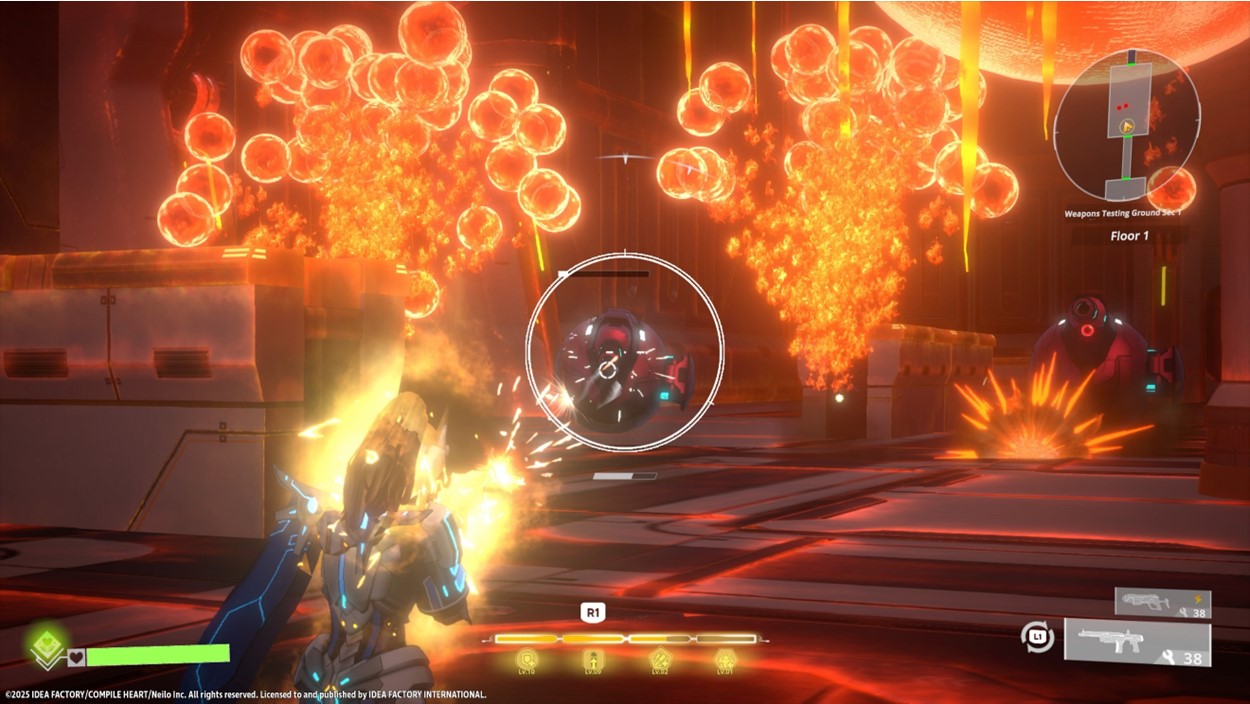1250x704 pixels.
Task: Activate the upward arrow skill Lv.09
Action: point(592,660)
